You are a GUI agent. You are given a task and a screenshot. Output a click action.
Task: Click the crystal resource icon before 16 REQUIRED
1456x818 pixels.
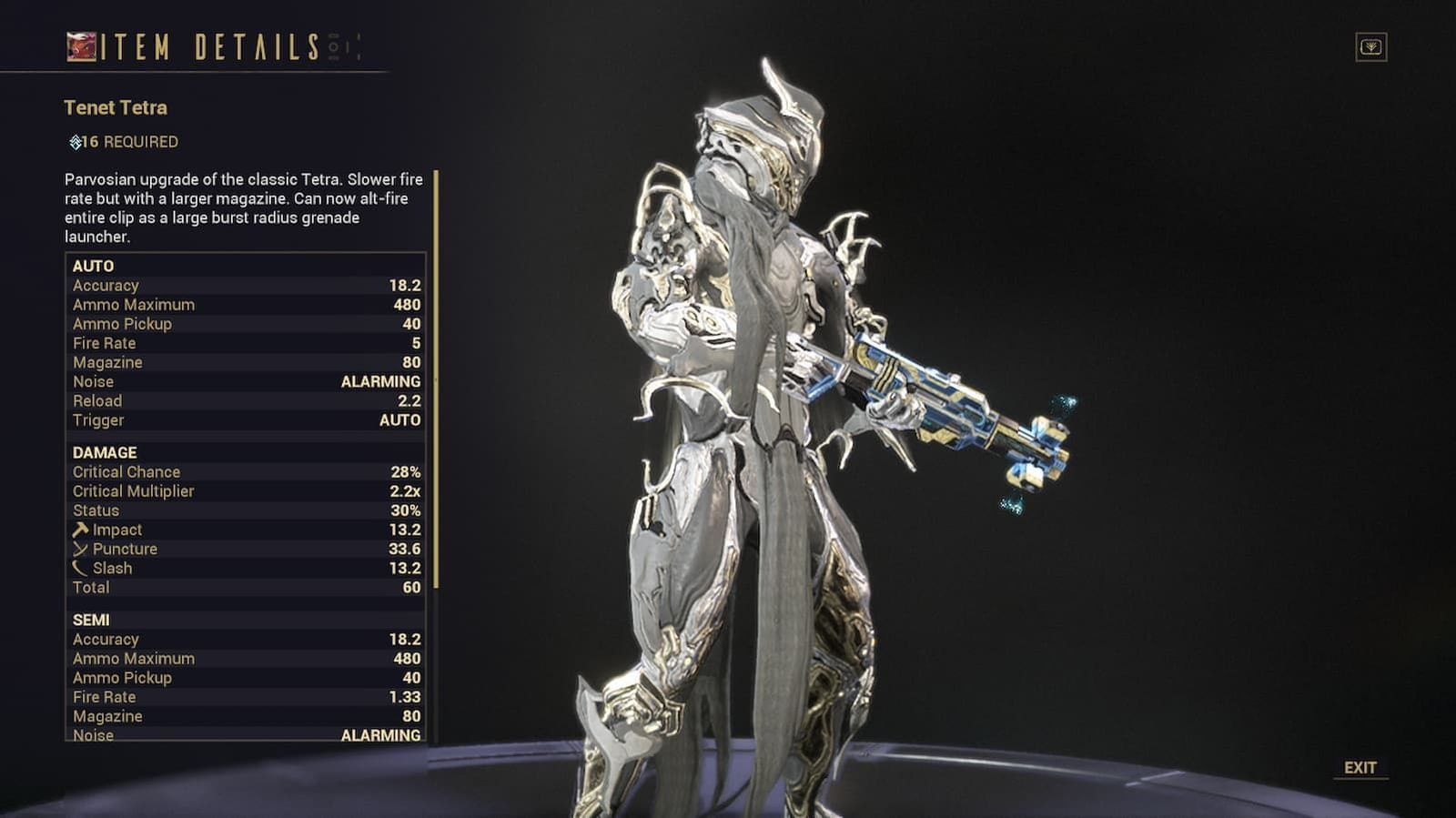pos(75,141)
